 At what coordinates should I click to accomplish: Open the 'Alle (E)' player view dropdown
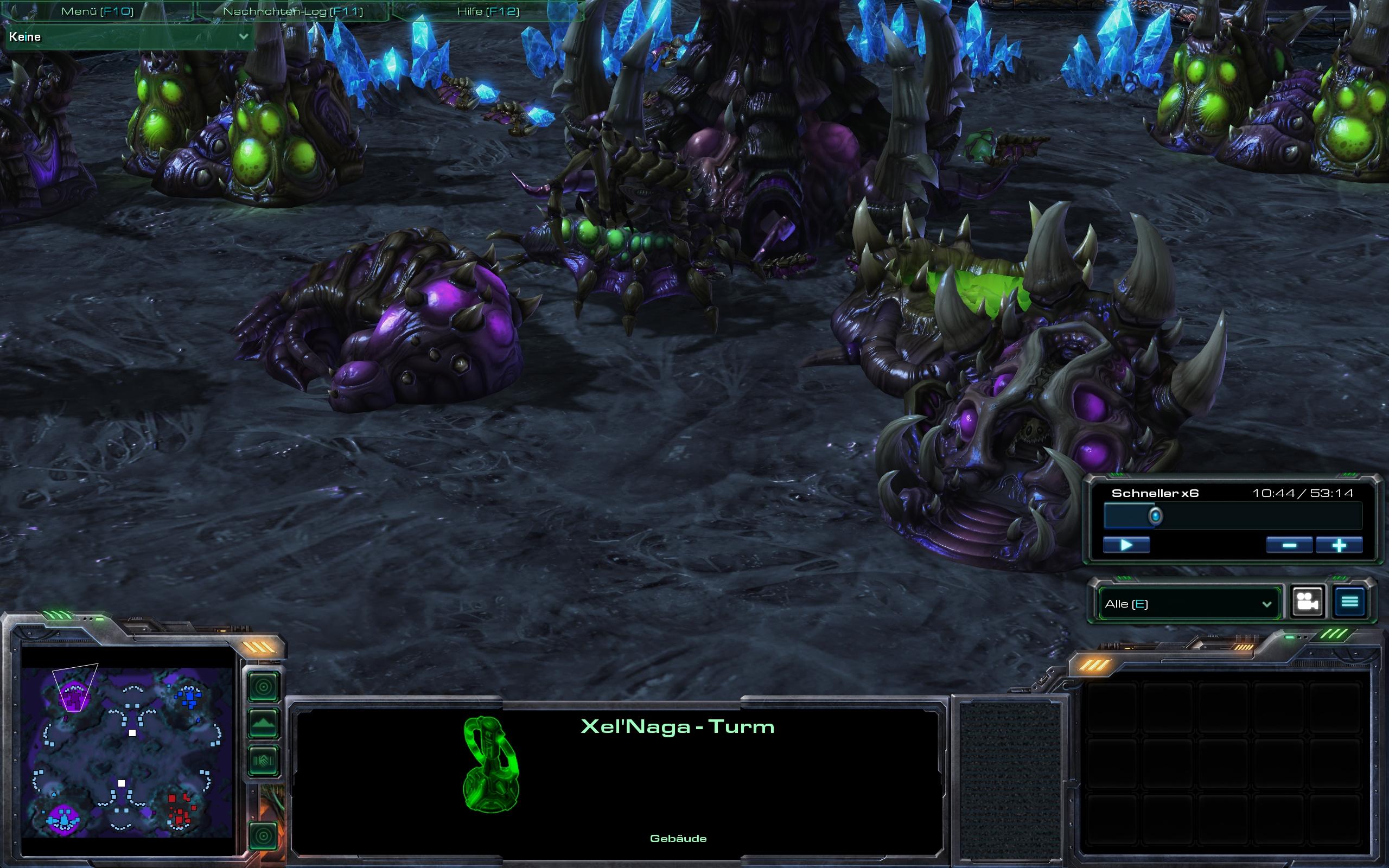[x=1188, y=604]
